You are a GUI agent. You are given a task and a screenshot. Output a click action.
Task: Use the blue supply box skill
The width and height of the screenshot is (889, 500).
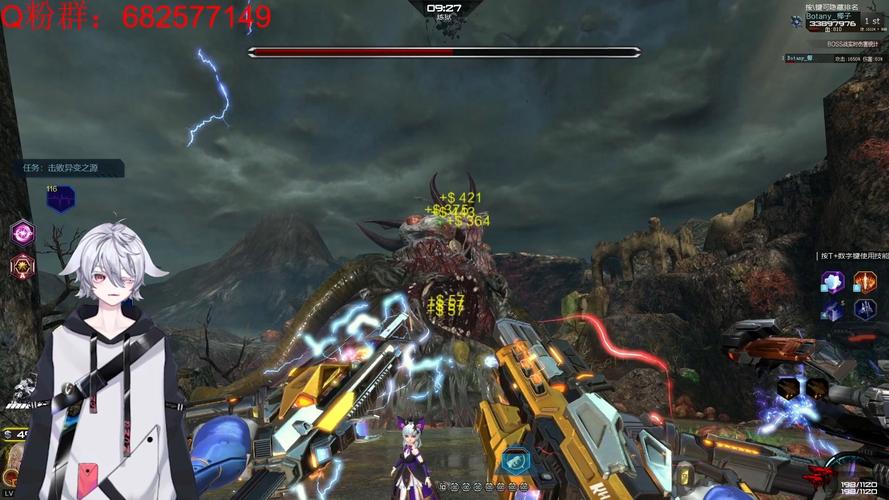coord(833,310)
